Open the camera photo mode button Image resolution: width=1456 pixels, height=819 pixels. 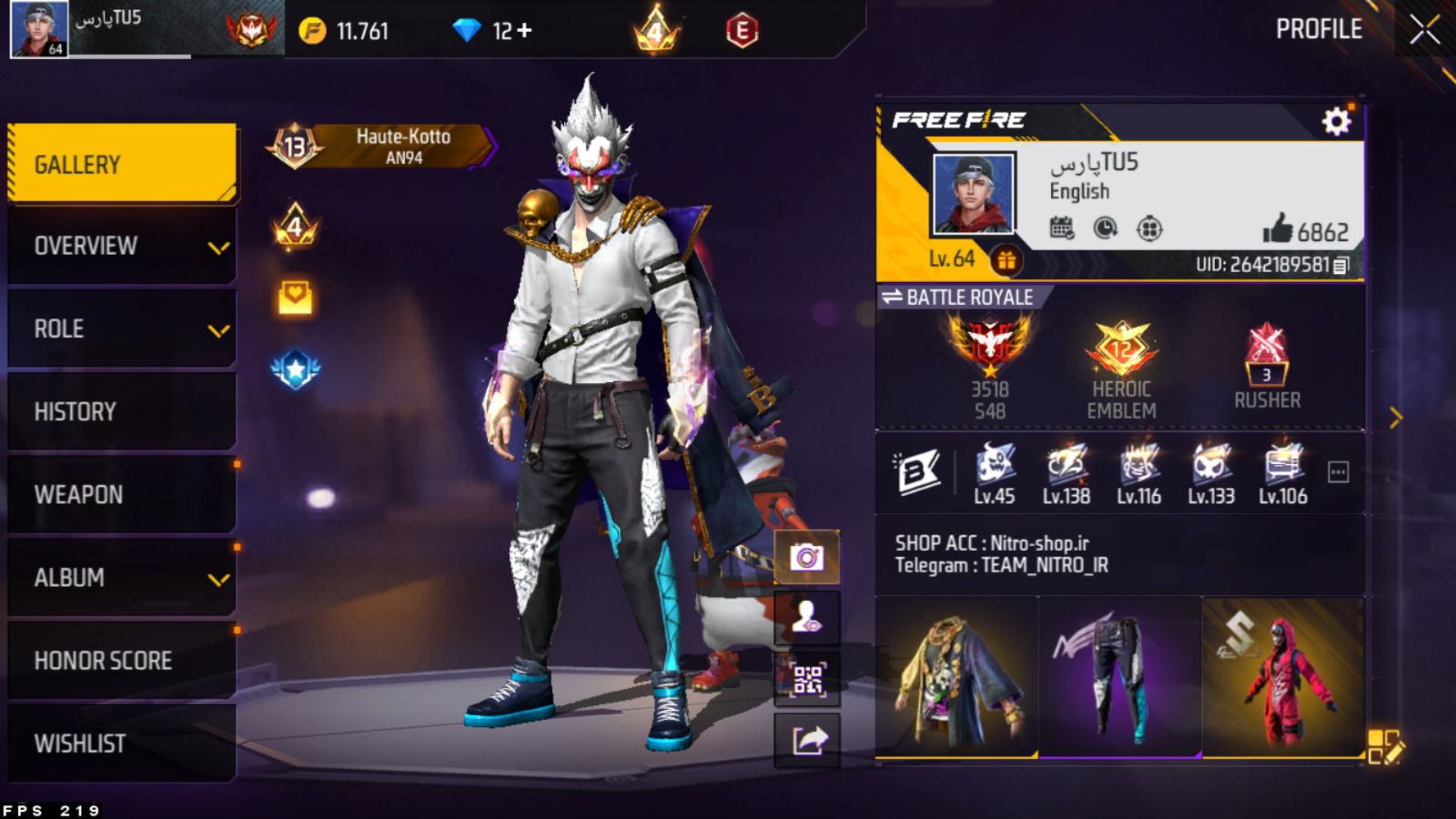(806, 556)
